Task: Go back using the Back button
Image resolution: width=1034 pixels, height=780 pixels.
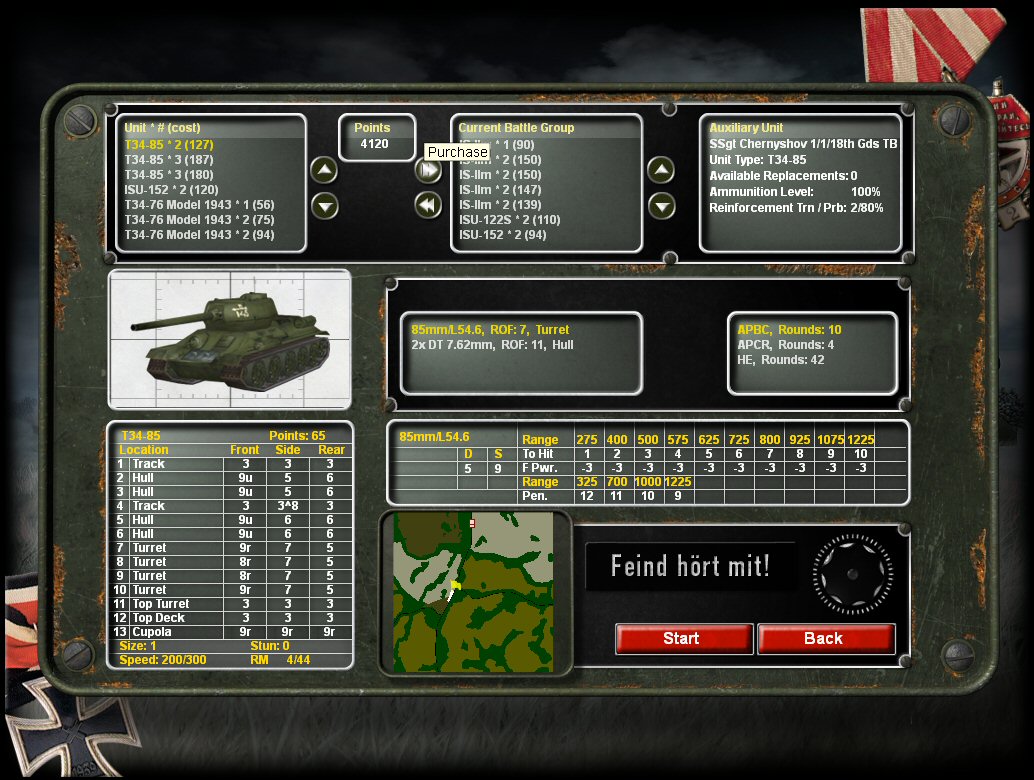Action: [x=825, y=639]
